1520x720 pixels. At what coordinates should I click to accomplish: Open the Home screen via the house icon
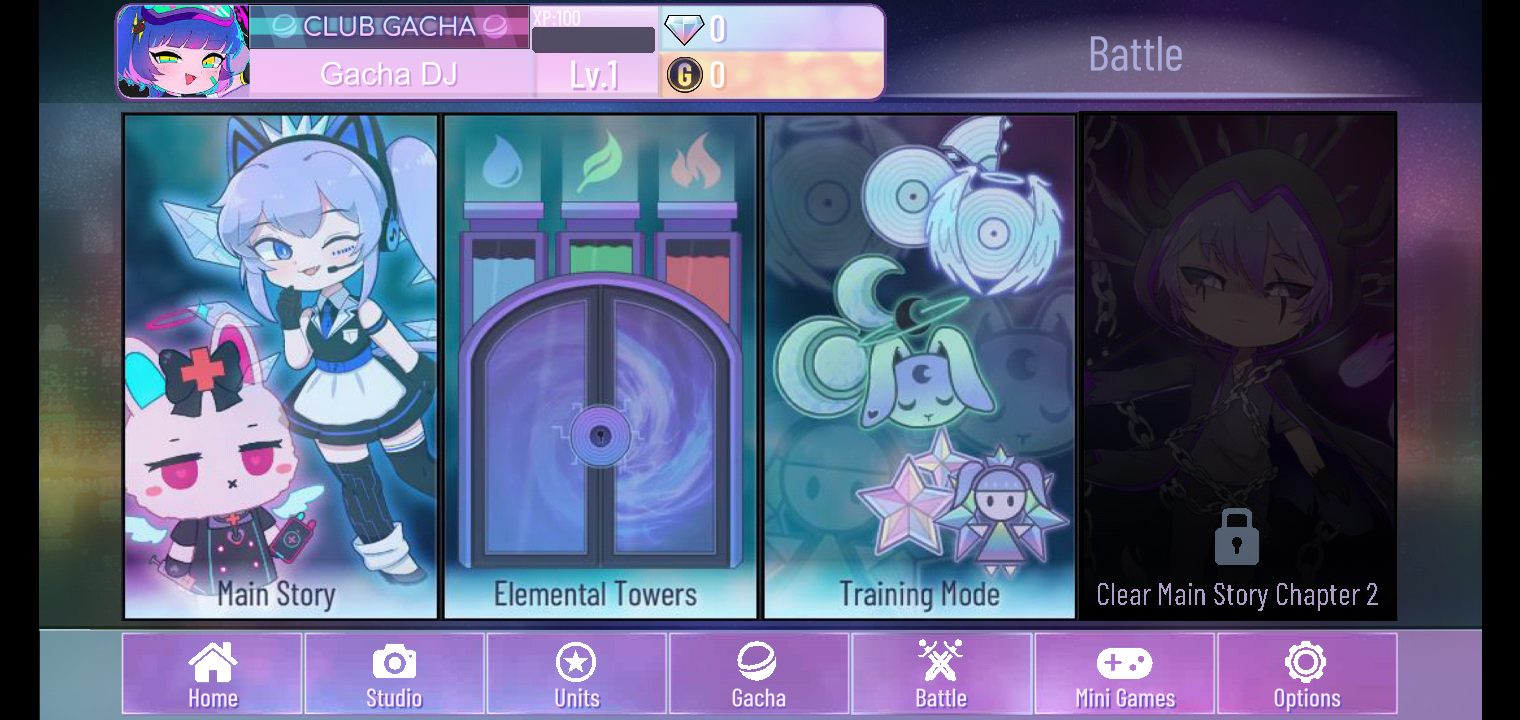[211, 672]
